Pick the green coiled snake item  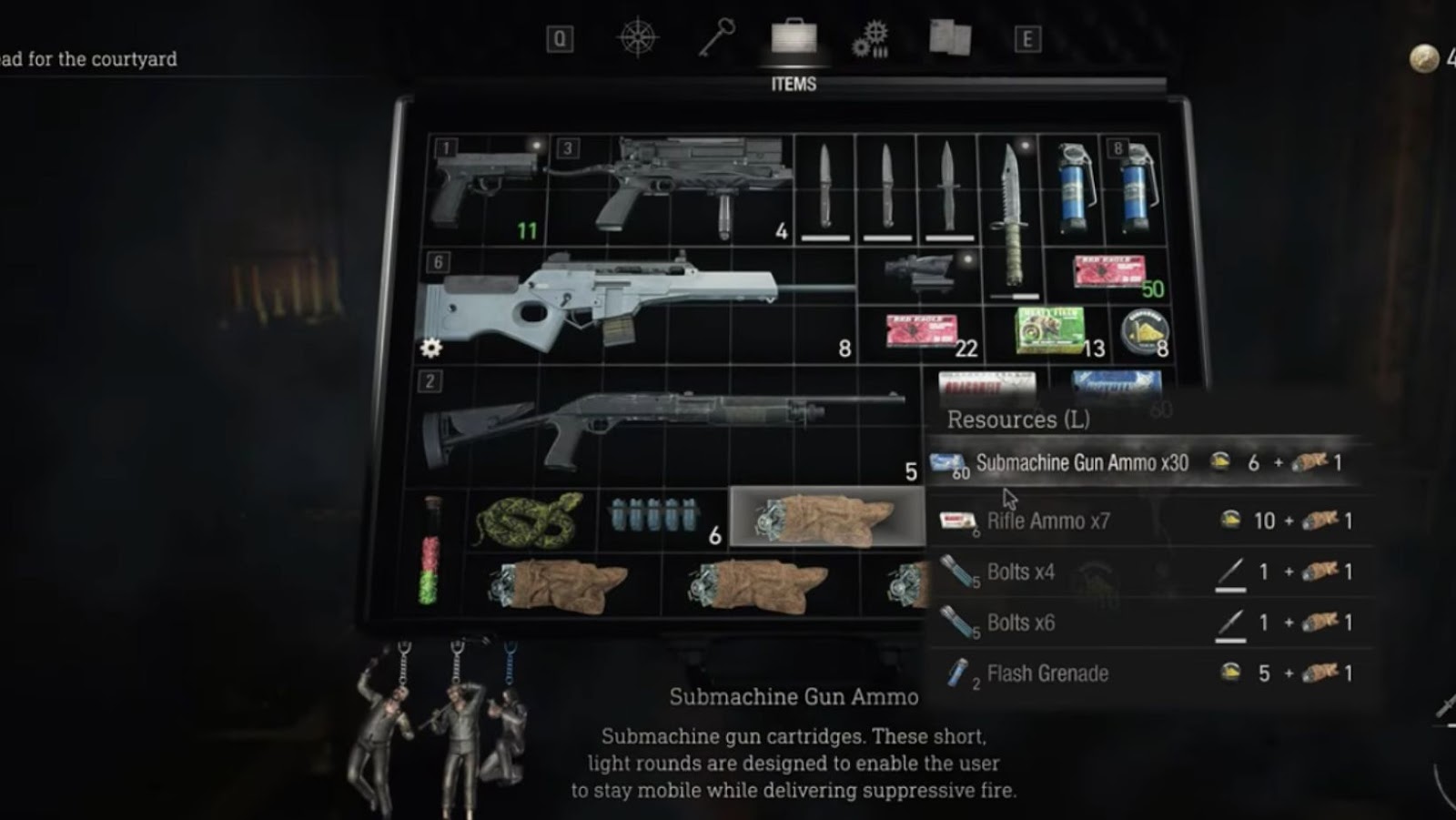(x=530, y=521)
